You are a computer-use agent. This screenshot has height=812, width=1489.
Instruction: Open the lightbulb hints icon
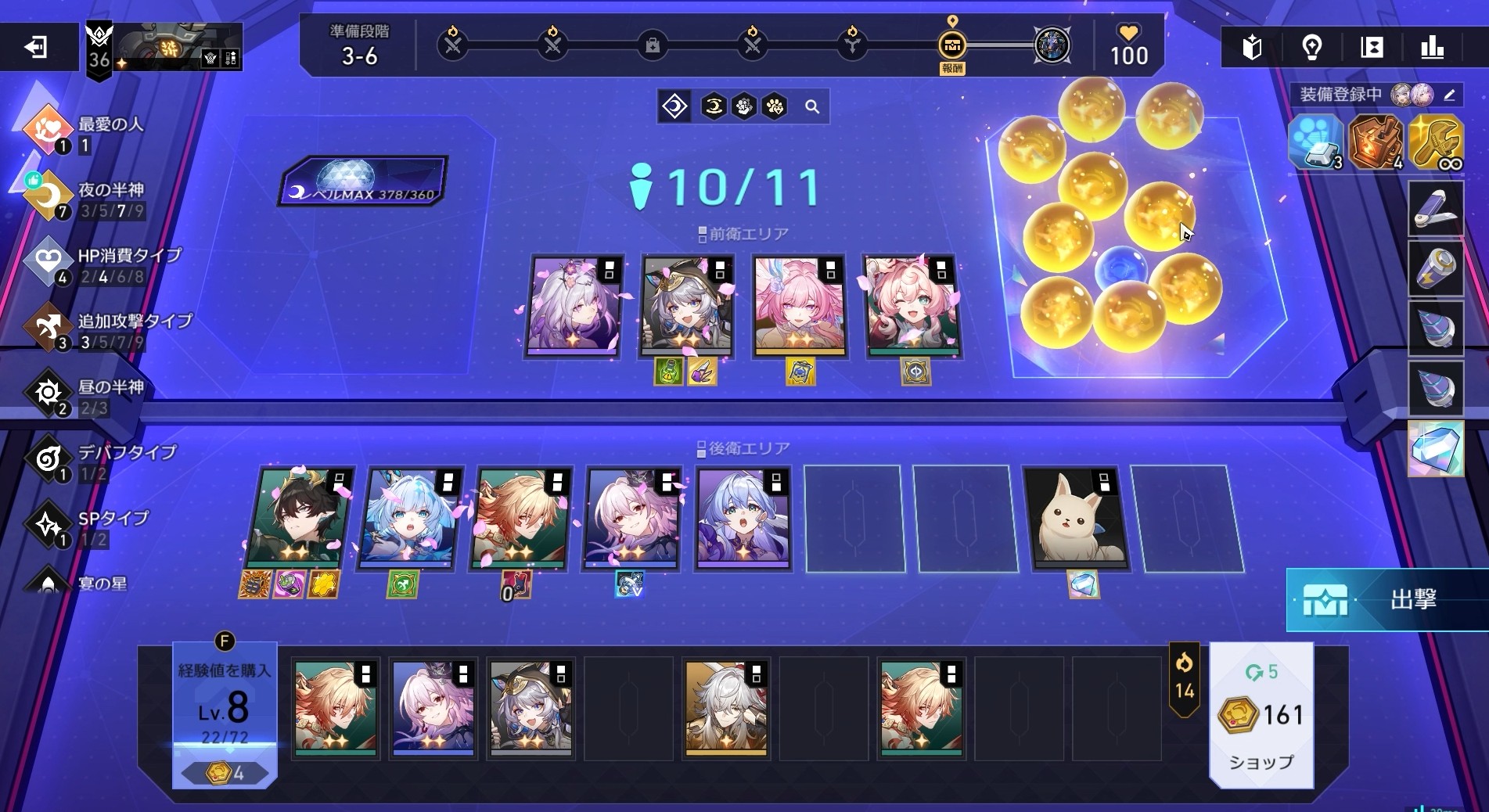click(1312, 48)
